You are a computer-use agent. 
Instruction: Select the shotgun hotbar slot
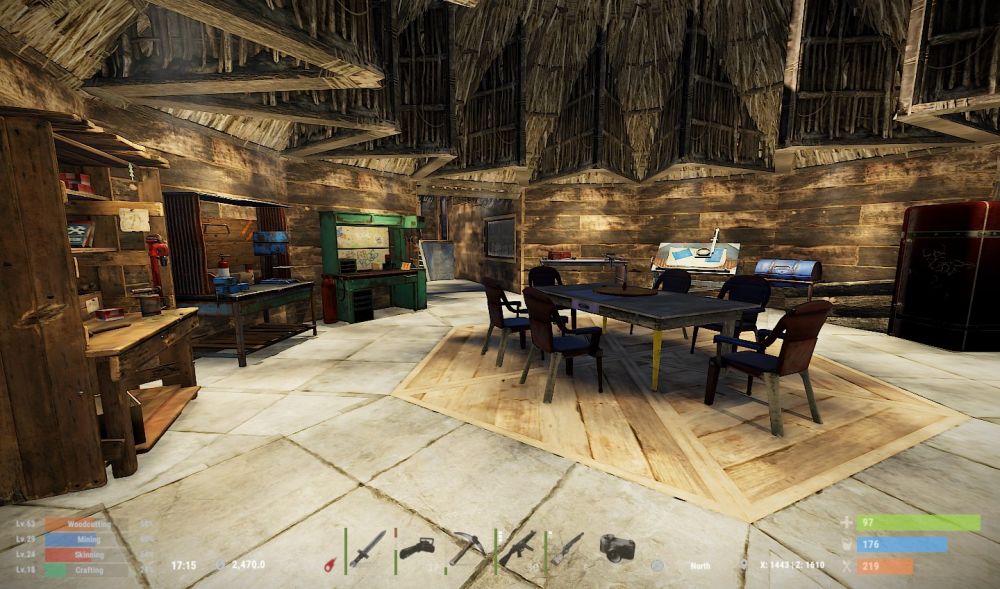point(567,548)
